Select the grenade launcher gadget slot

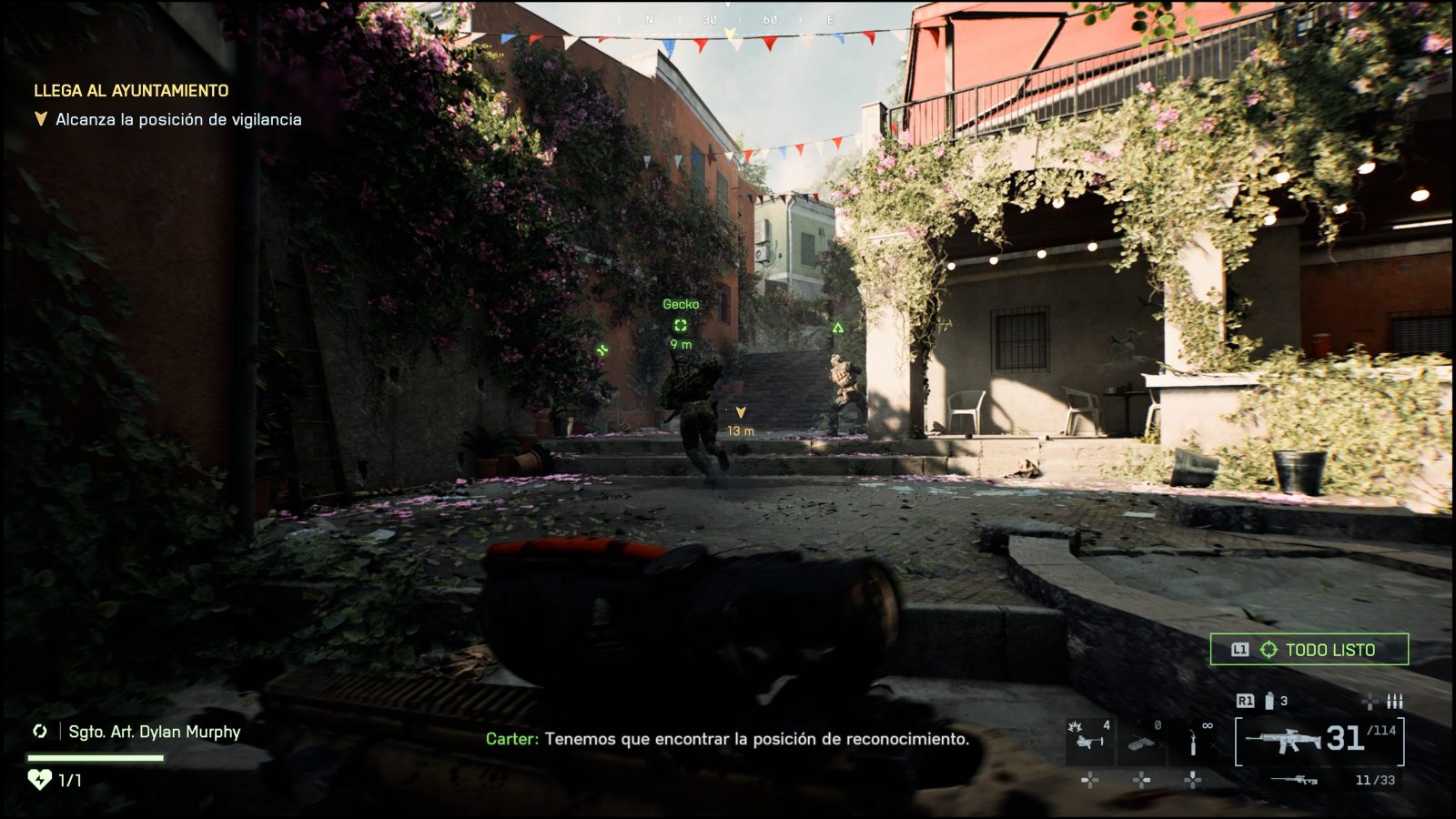pyautogui.click(x=1089, y=740)
